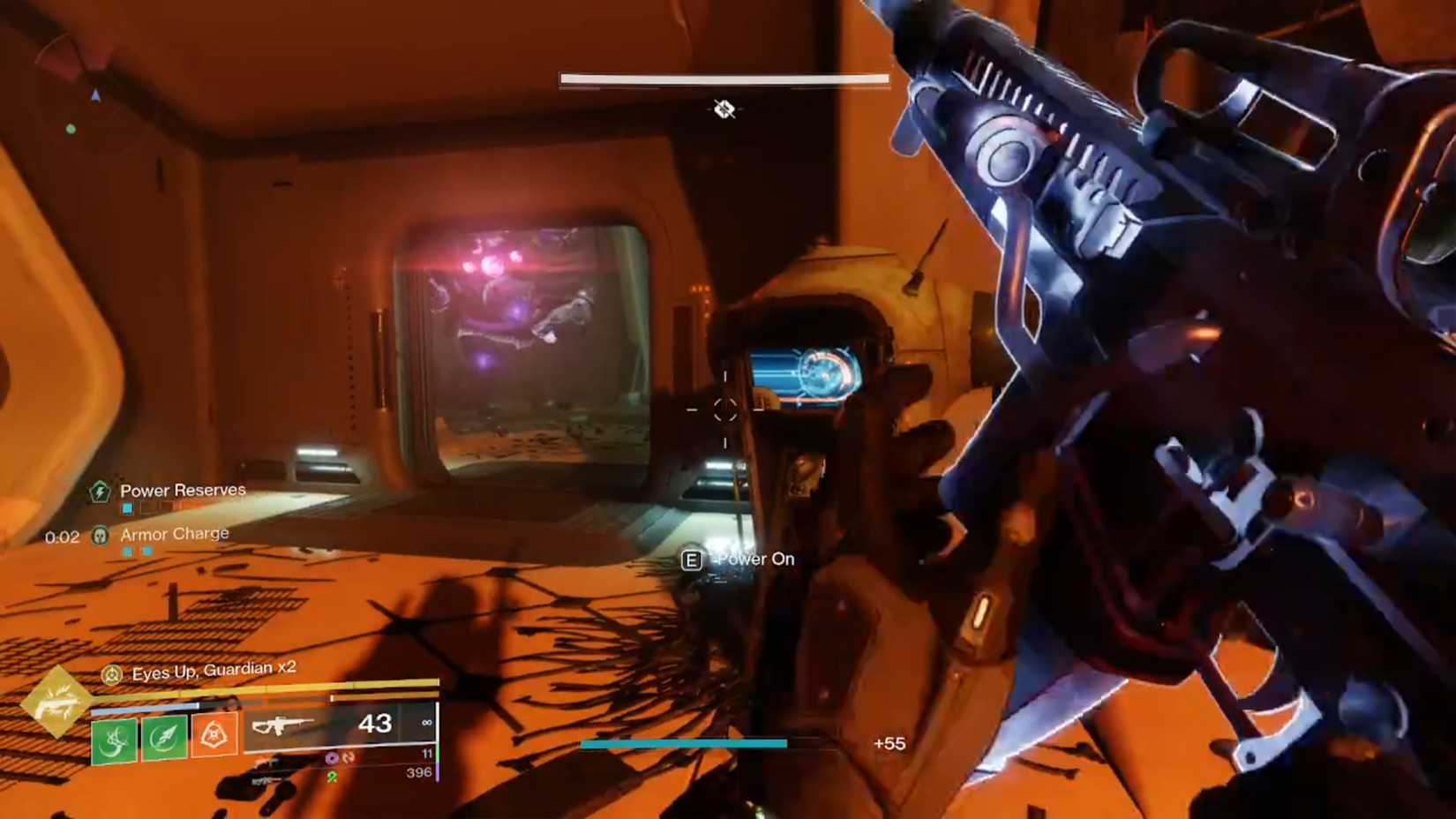Click the purple void ammo element icon

tap(330, 758)
